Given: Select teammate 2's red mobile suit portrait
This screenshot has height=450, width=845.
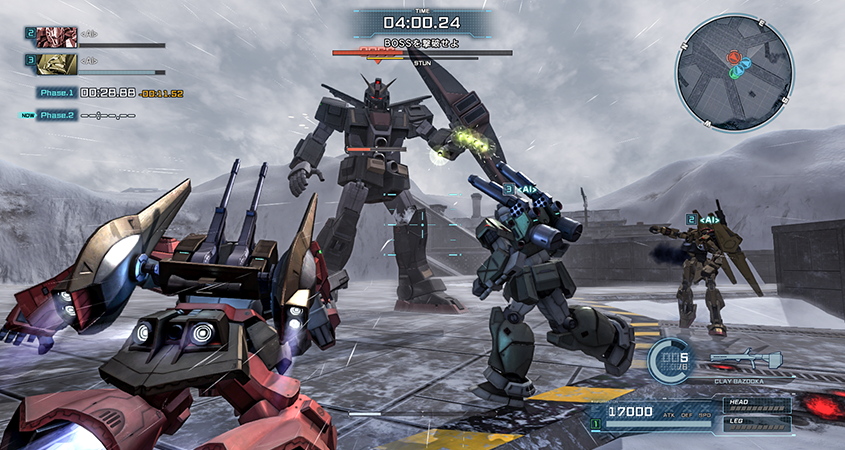Looking at the screenshot, I should point(57,38).
